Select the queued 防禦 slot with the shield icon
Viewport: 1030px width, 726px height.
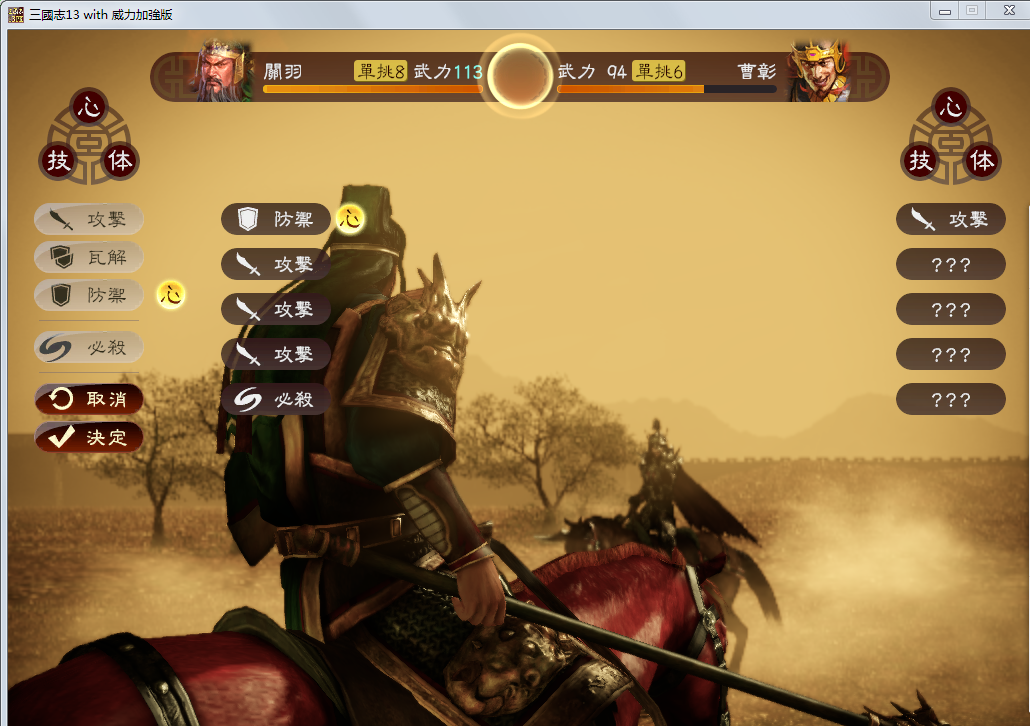[276, 219]
